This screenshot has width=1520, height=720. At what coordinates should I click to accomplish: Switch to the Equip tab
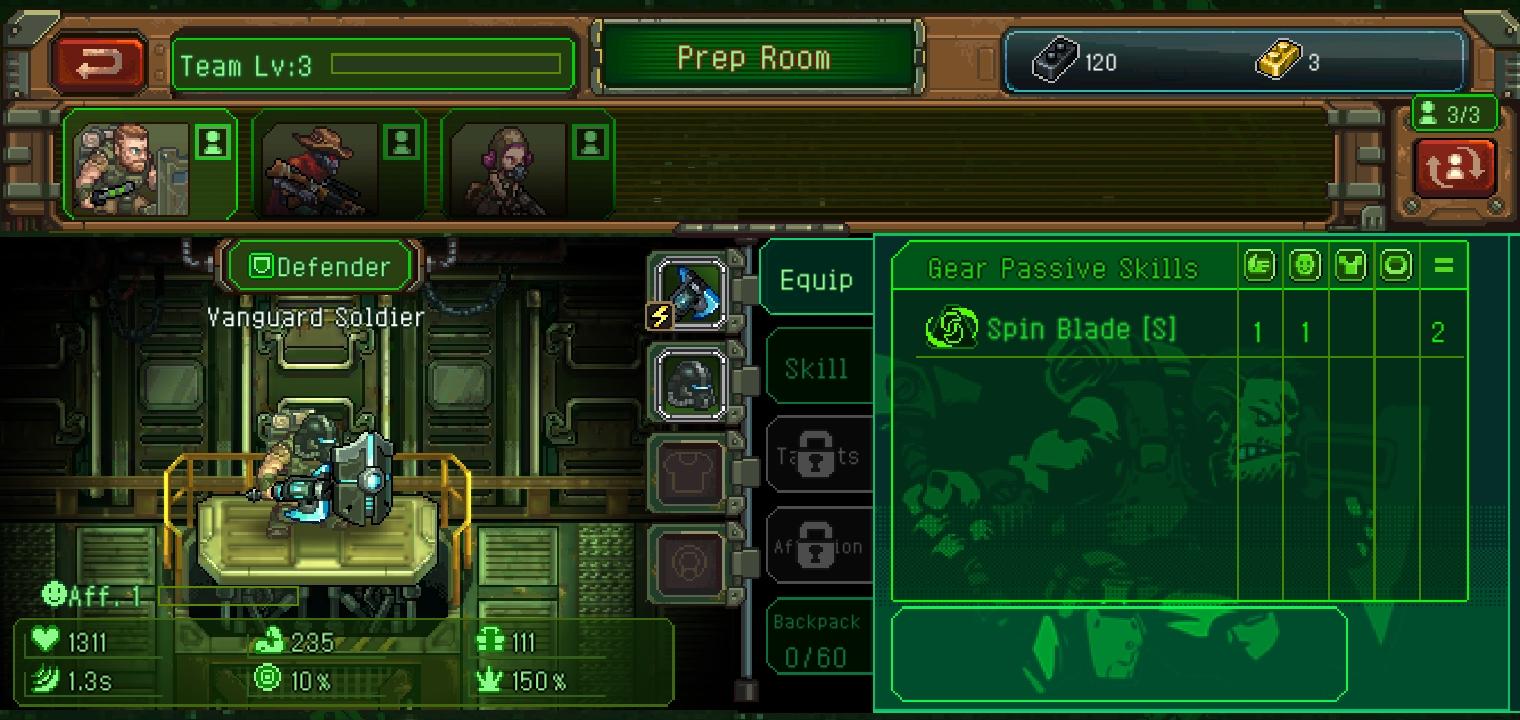pyautogui.click(x=816, y=281)
